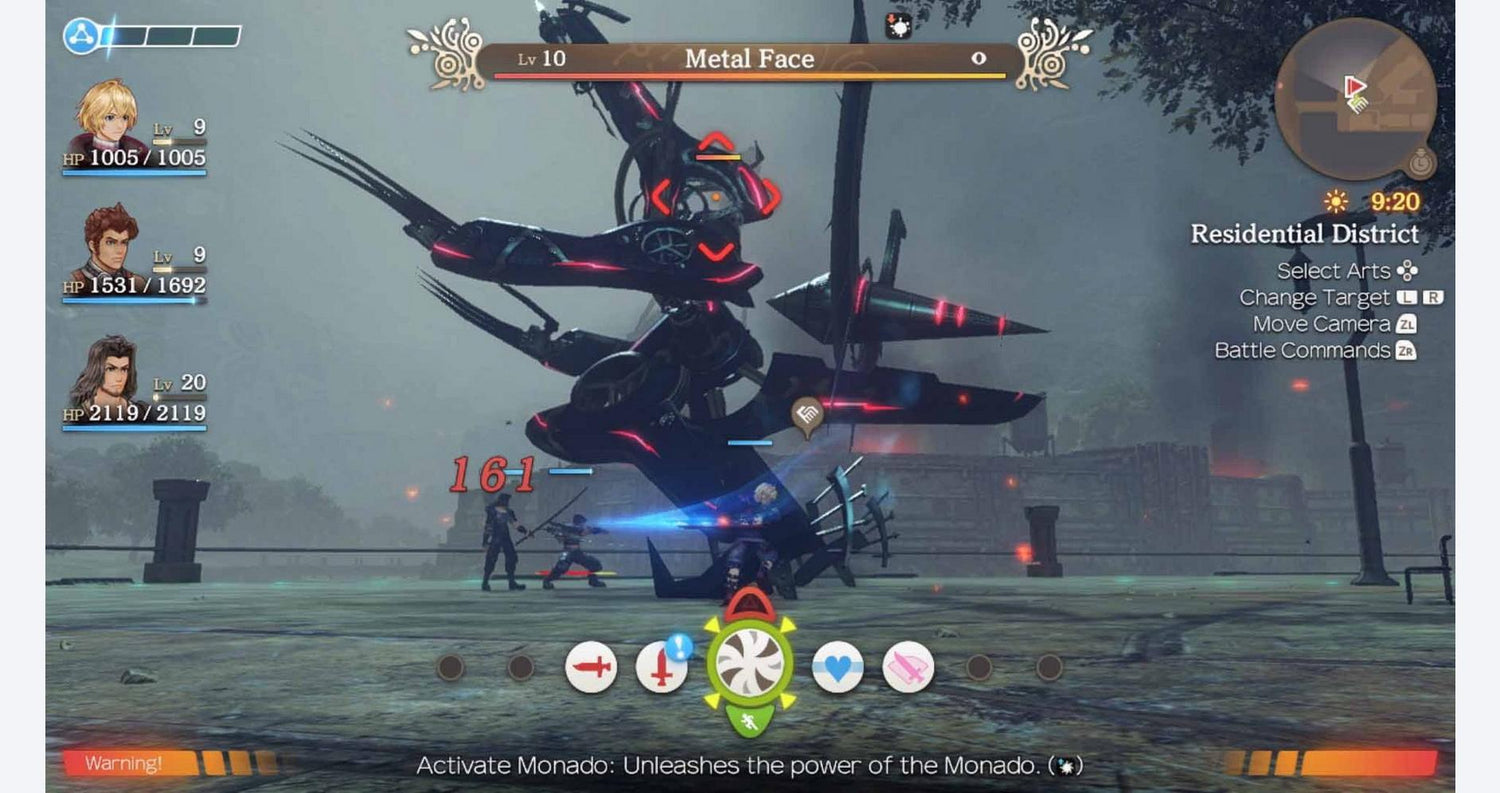Select the green running figure tab below Monado
The image size is (1500, 793).
(750, 720)
